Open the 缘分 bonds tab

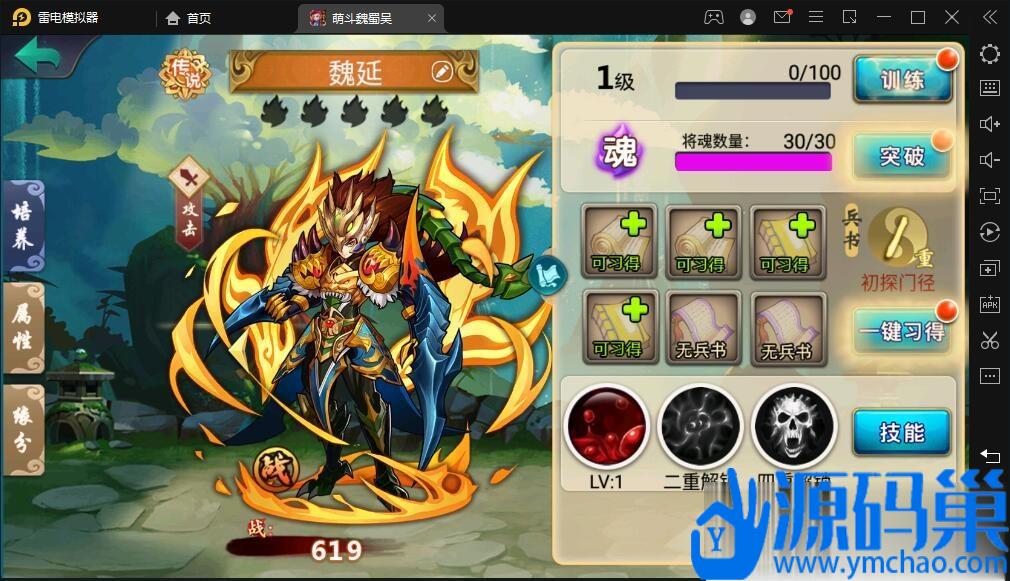(x=22, y=427)
